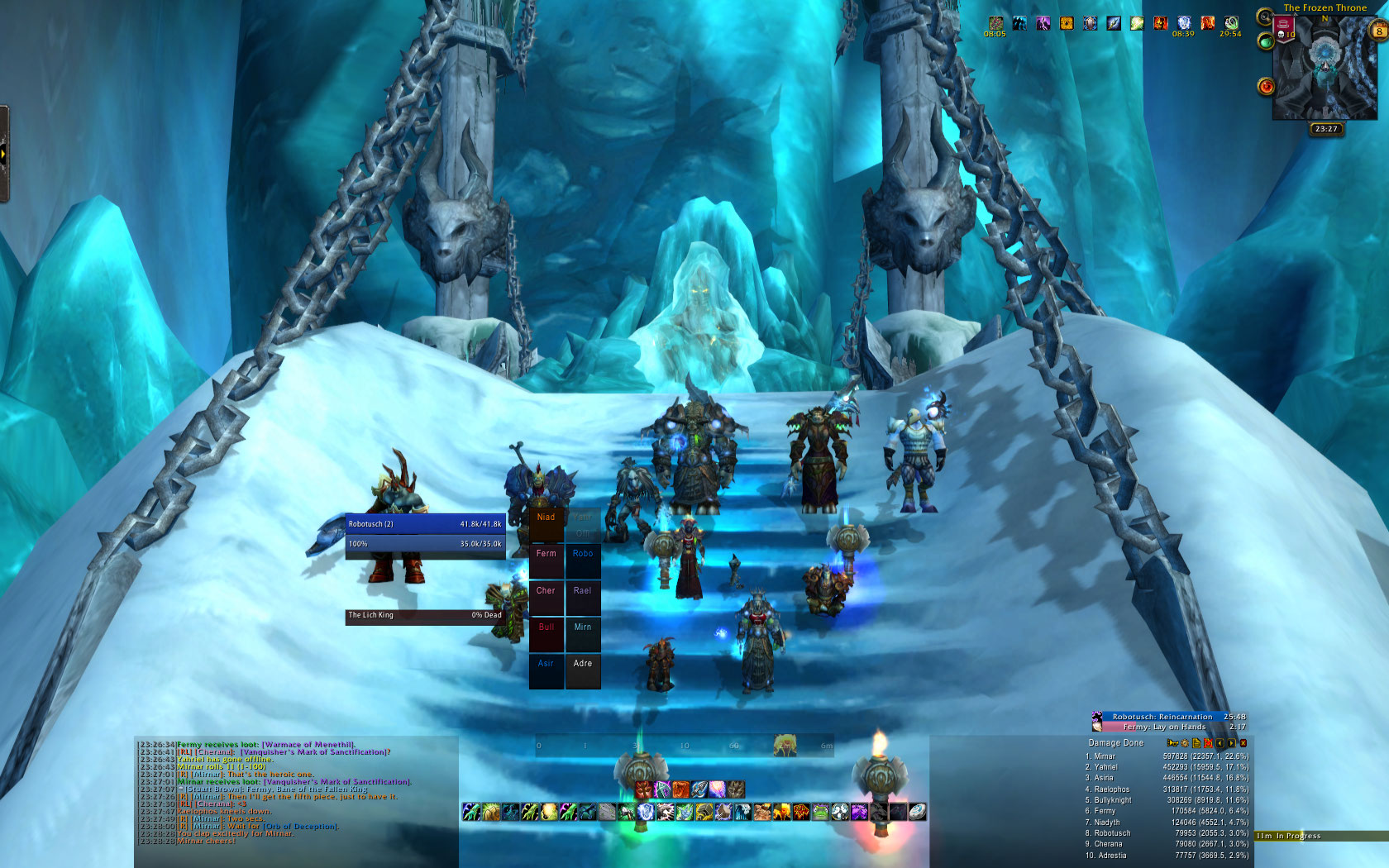Open damage meter settings gear
The width and height of the screenshot is (1389, 868).
click(1184, 743)
